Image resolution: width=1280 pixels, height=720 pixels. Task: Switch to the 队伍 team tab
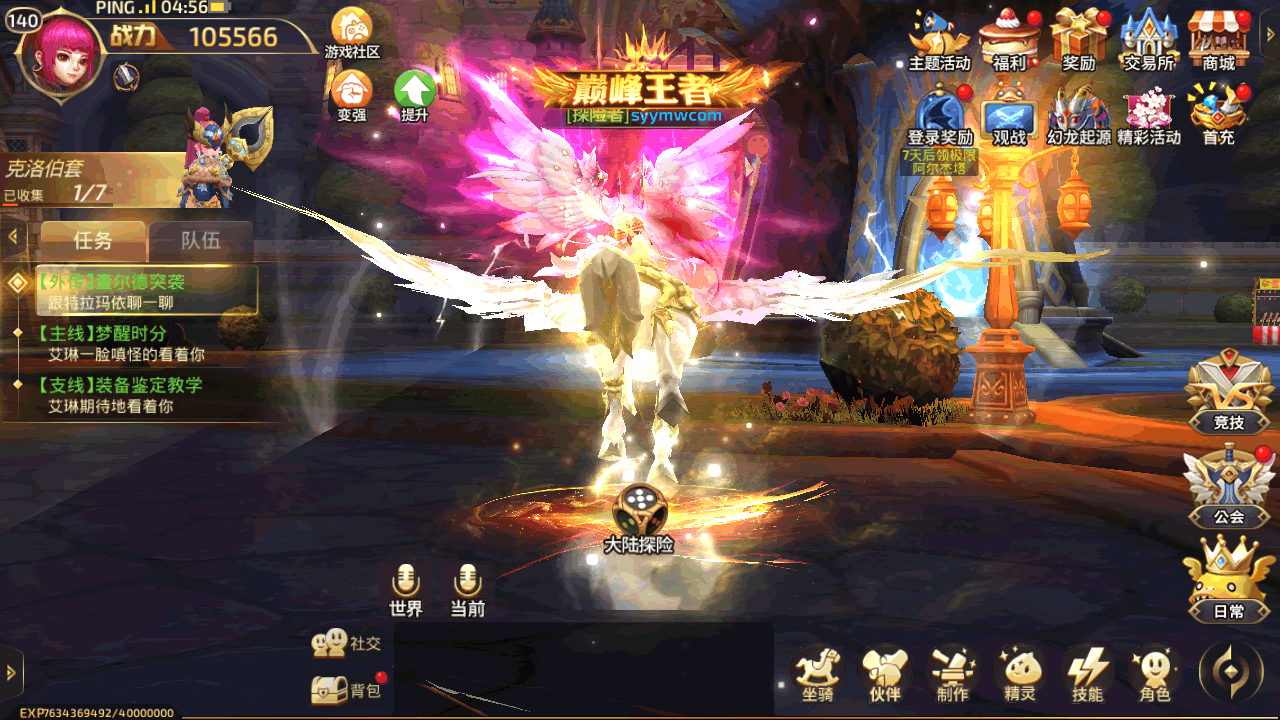pyautogui.click(x=200, y=240)
